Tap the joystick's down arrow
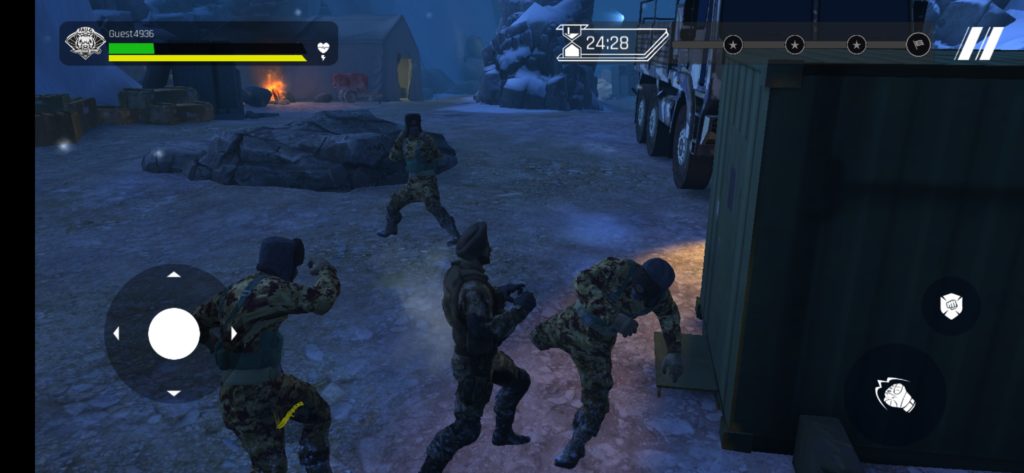Image resolution: width=1024 pixels, height=473 pixels. coord(174,393)
